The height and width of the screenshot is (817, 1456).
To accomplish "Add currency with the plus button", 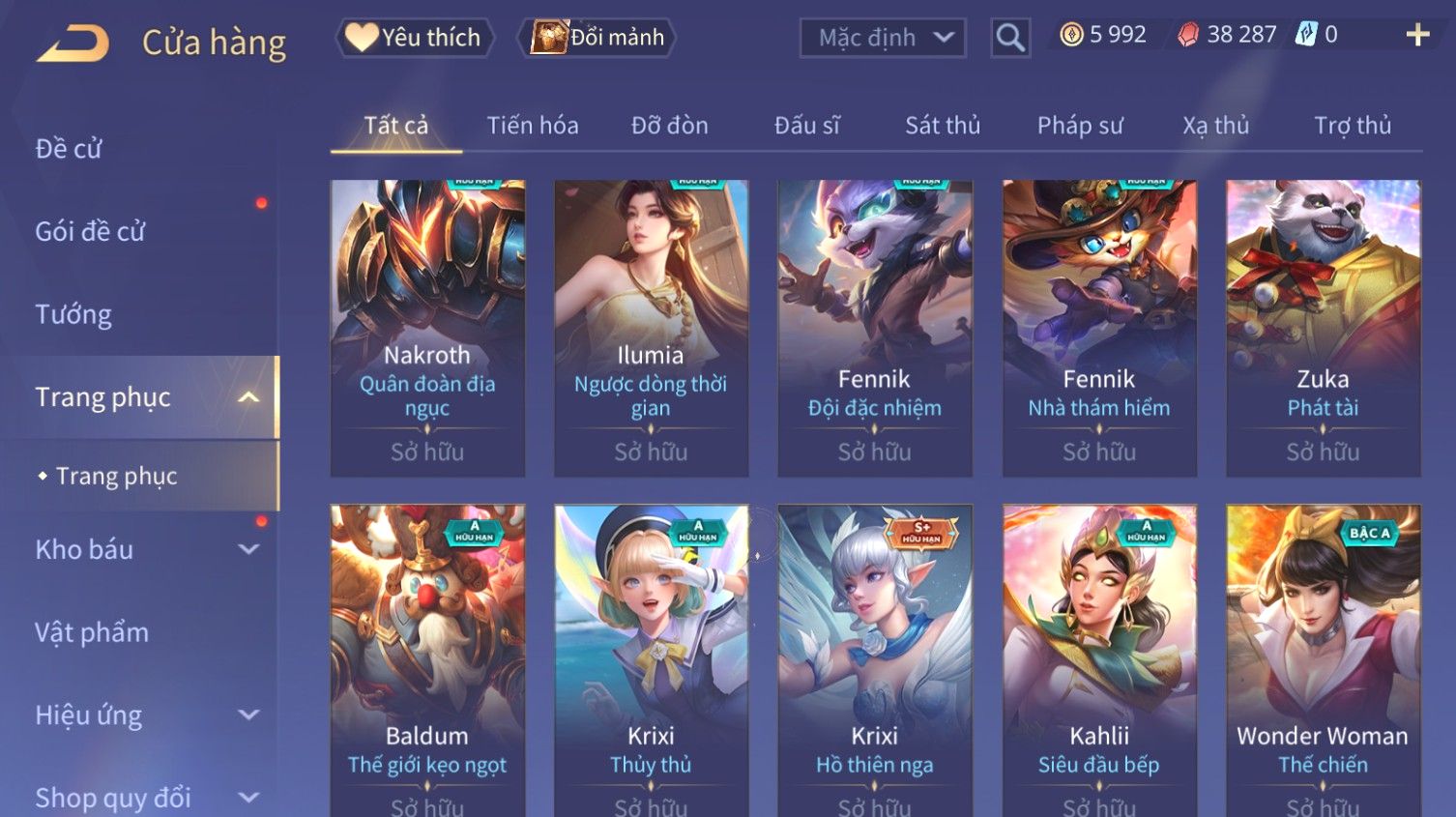I will [x=1417, y=36].
